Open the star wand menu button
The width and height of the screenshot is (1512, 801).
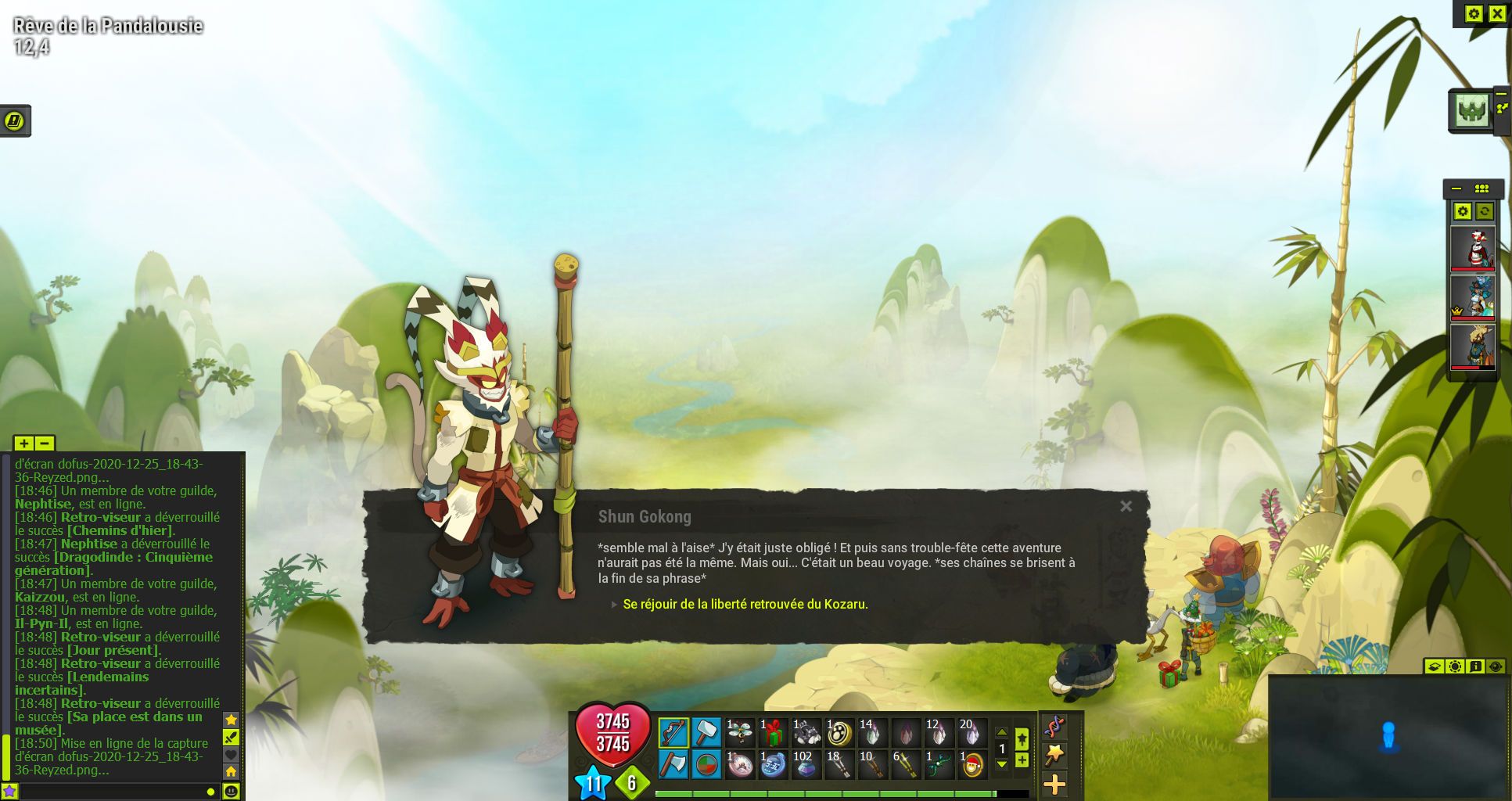click(1054, 755)
